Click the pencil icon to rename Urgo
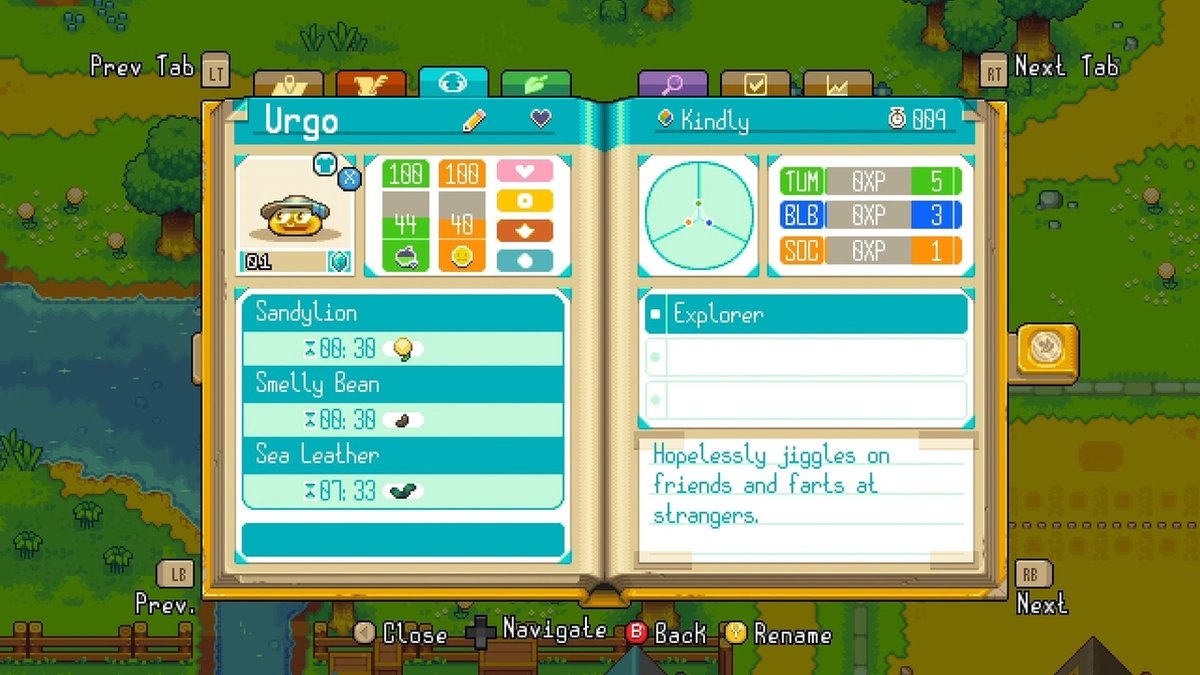Image resolution: width=1200 pixels, height=675 pixels. (474, 121)
